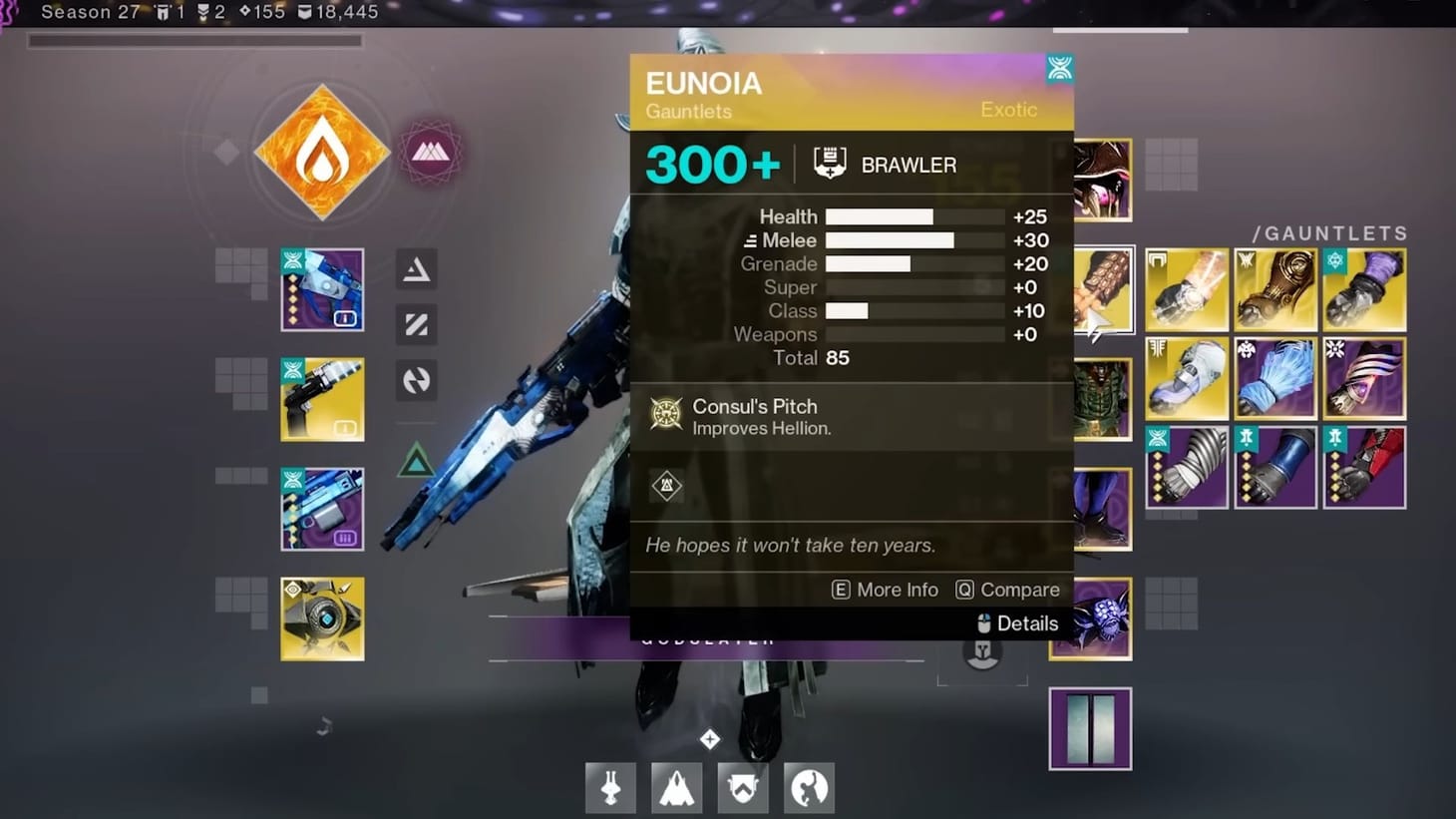The image size is (1456, 819).
Task: Select the finisher icon at the bottom
Action: pos(809,787)
